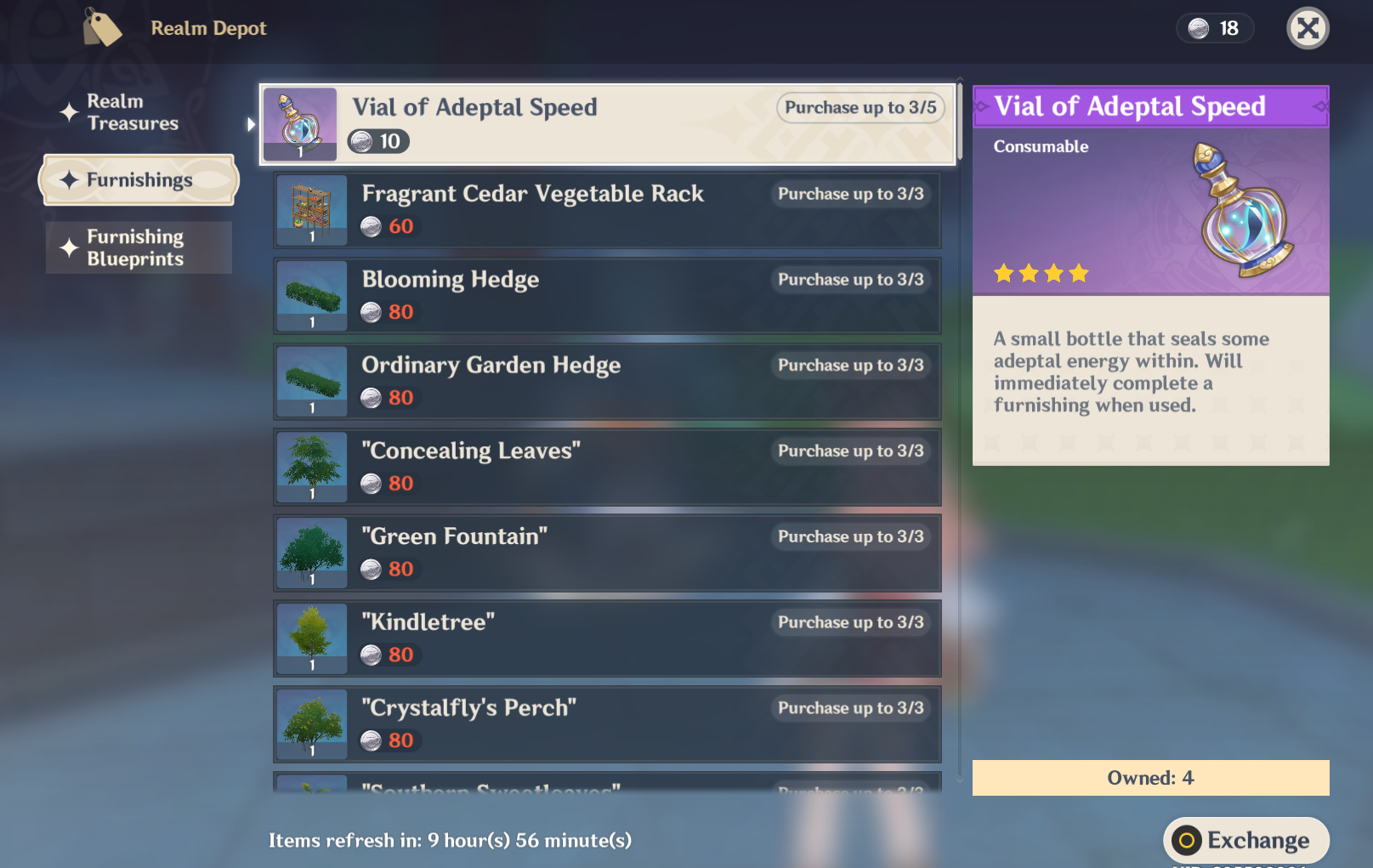Click the Fragrant Cedar Vegetable Rack thumbnail icon

coord(311,209)
